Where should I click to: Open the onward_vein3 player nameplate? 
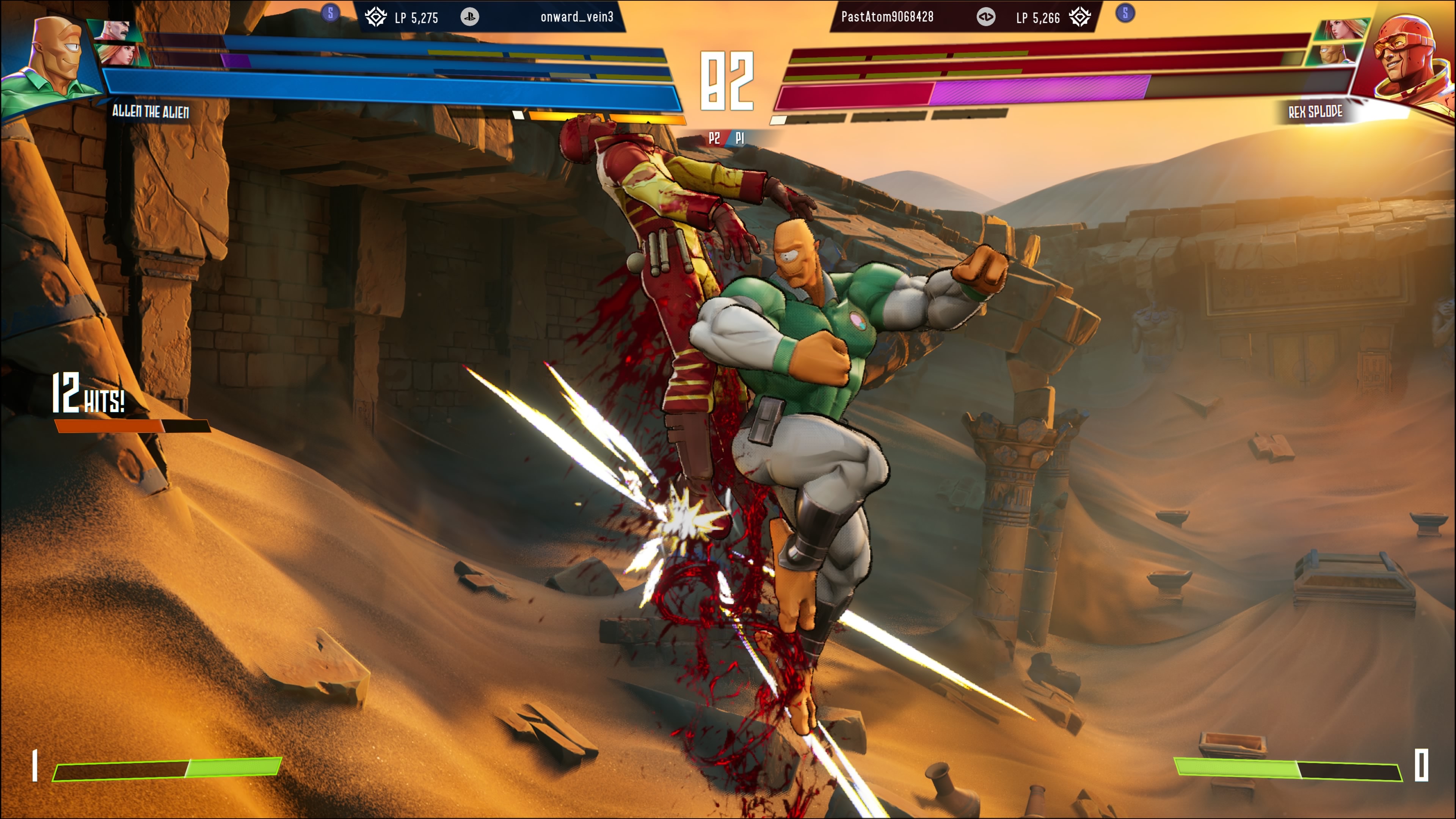(576, 17)
